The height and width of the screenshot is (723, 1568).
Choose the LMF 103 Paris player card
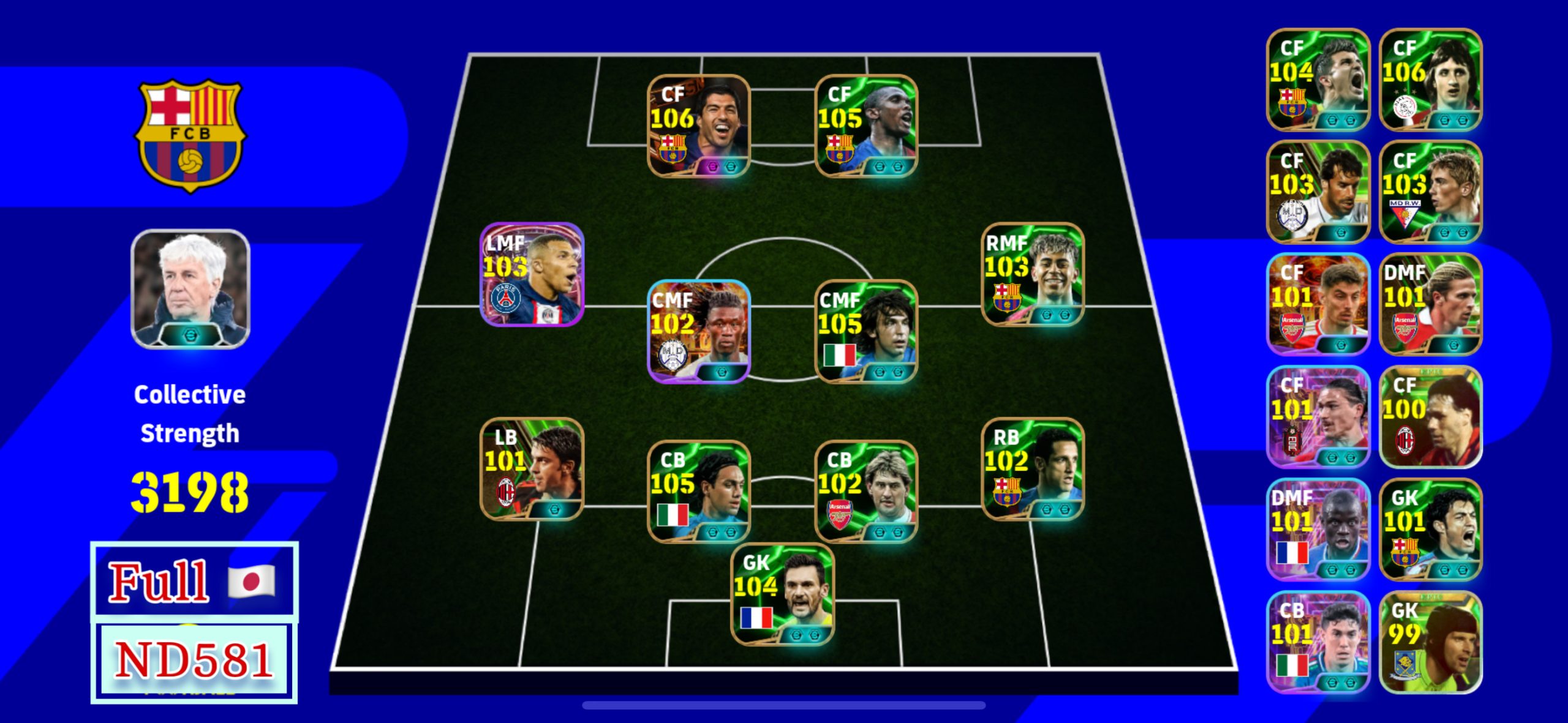532,274
